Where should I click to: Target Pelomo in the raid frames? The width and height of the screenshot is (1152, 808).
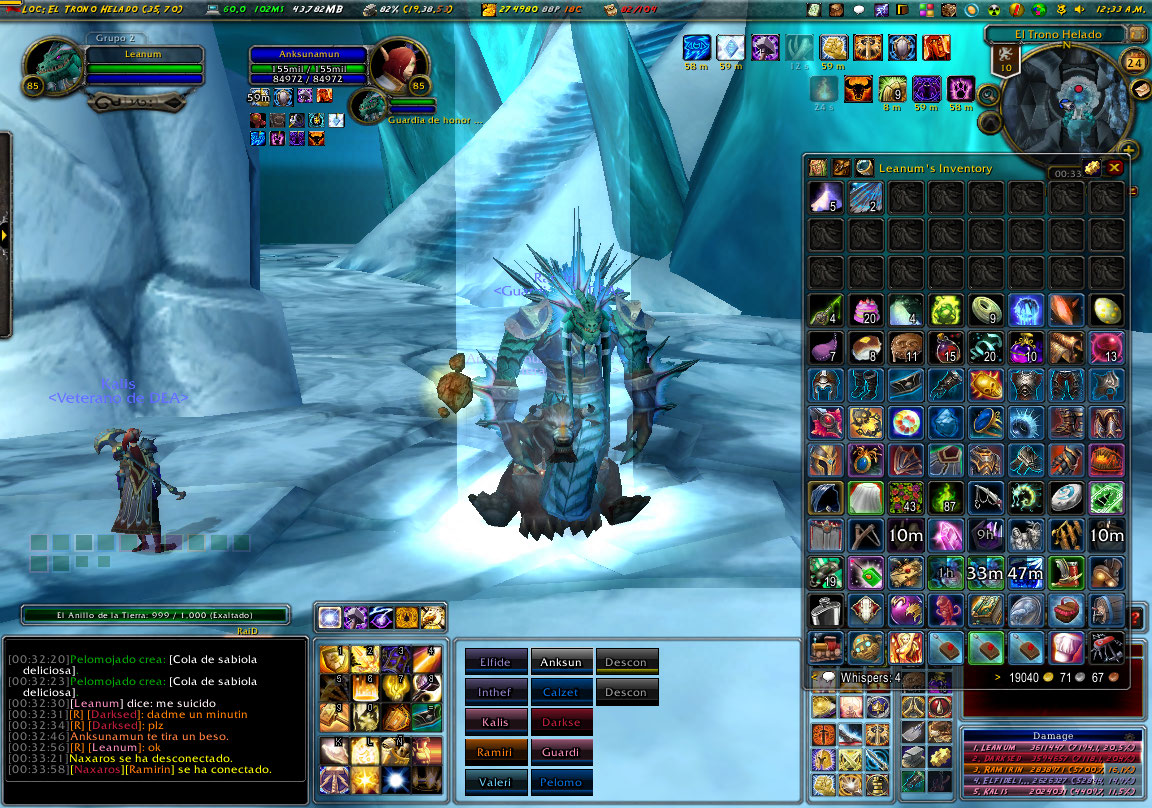click(x=560, y=782)
